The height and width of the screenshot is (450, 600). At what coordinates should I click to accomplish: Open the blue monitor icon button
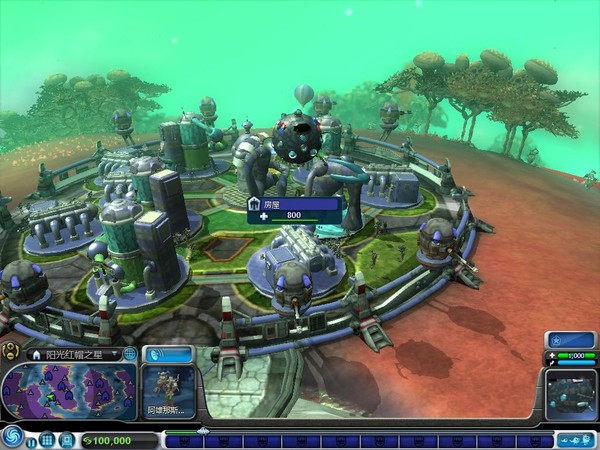click(65, 440)
